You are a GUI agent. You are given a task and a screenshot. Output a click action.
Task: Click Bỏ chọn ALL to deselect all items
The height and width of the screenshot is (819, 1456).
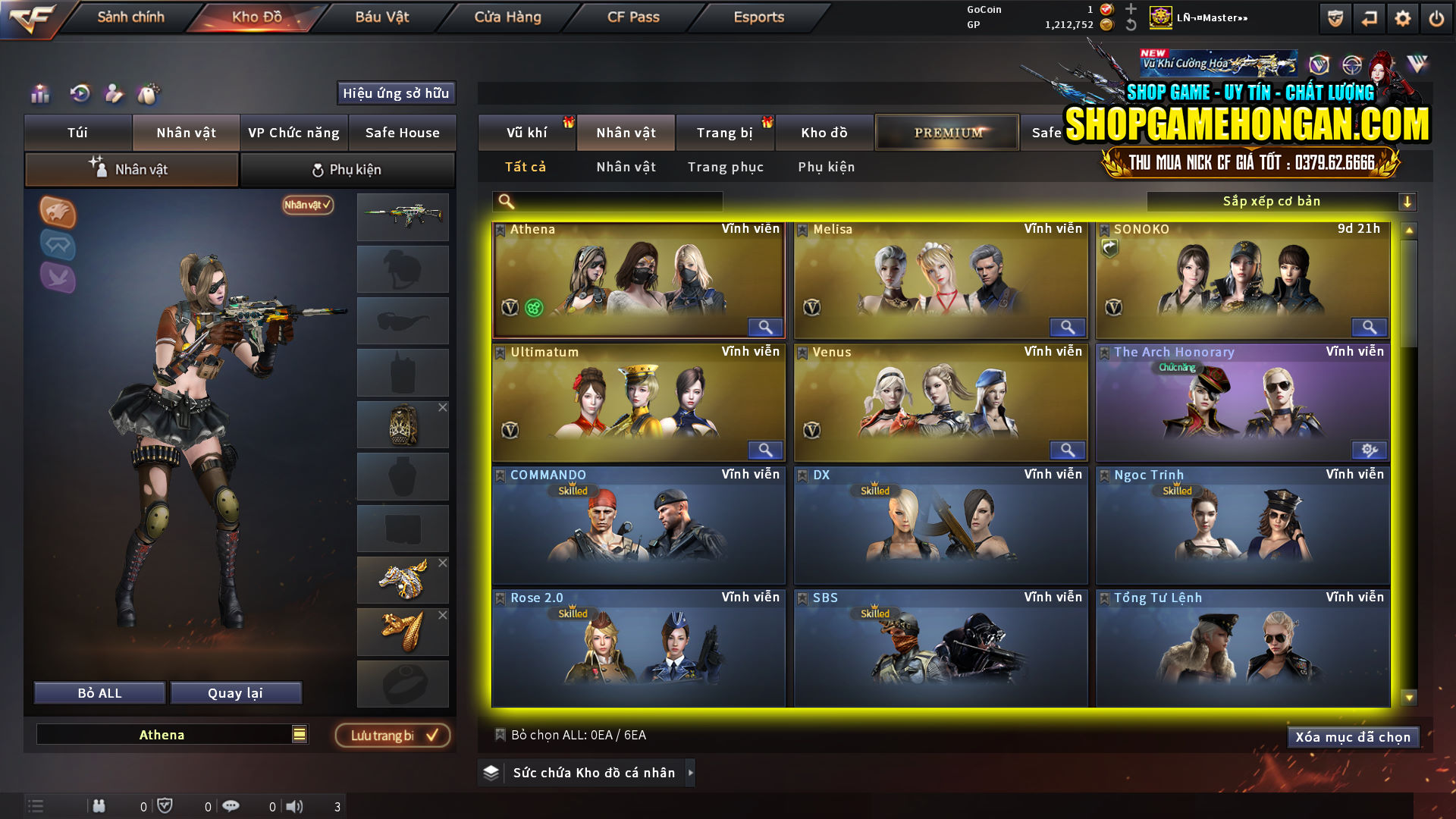point(579,734)
